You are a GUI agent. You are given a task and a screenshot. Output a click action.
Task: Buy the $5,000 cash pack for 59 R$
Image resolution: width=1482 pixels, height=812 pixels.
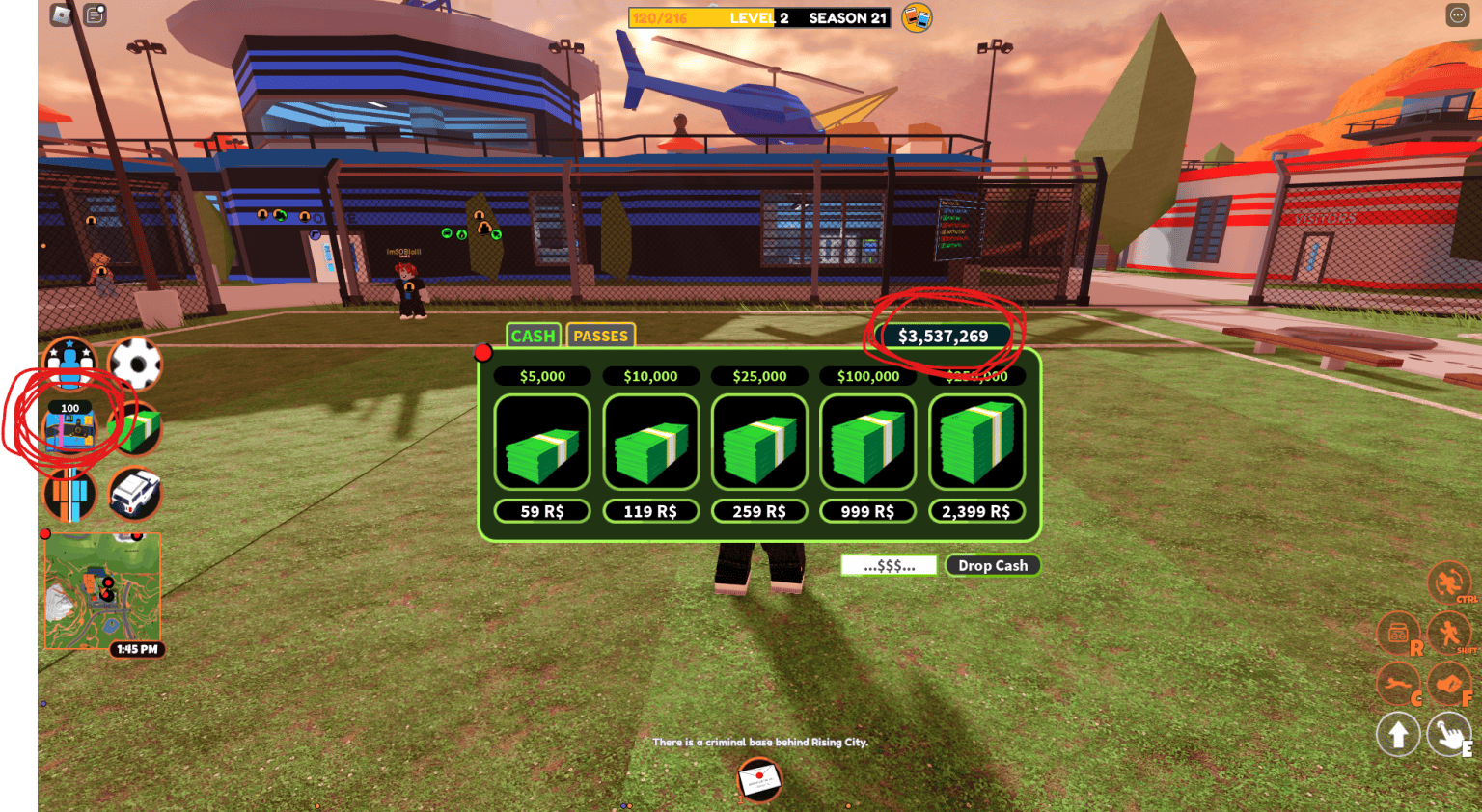[541, 511]
